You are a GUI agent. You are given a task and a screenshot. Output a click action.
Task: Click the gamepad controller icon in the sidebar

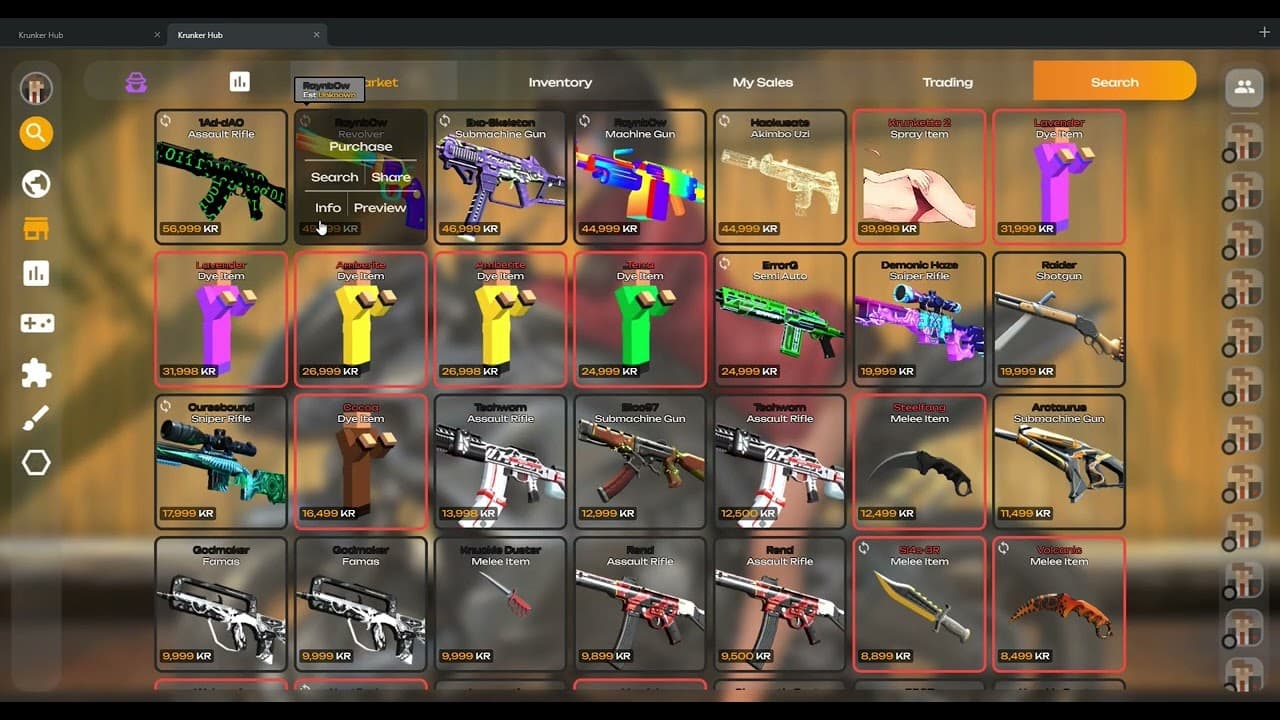35,322
